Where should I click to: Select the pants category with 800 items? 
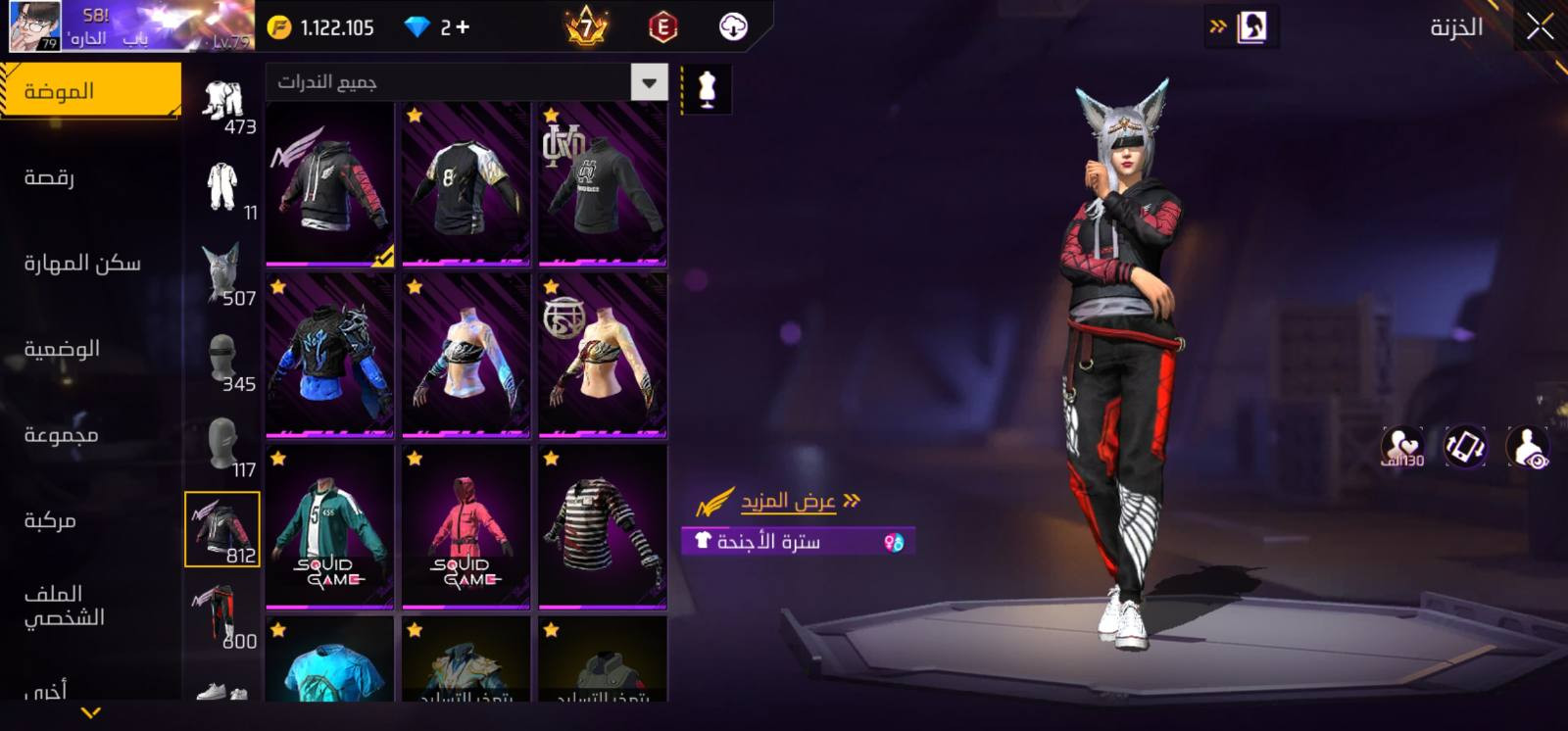tap(223, 615)
